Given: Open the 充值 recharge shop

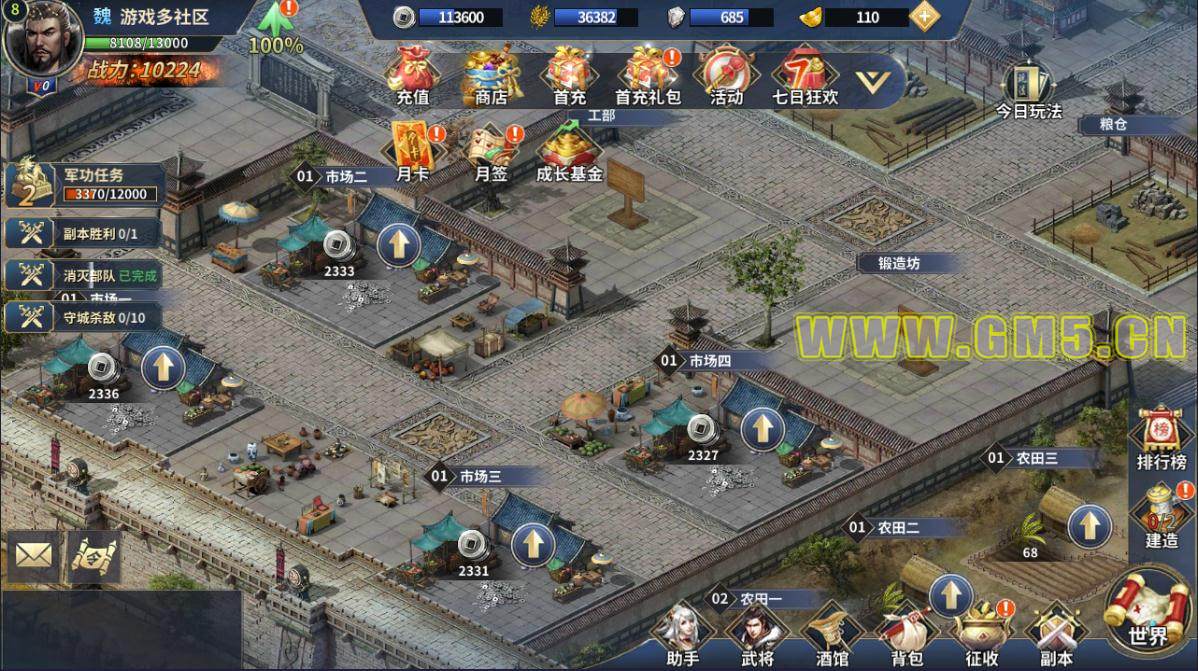Looking at the screenshot, I should tap(412, 75).
